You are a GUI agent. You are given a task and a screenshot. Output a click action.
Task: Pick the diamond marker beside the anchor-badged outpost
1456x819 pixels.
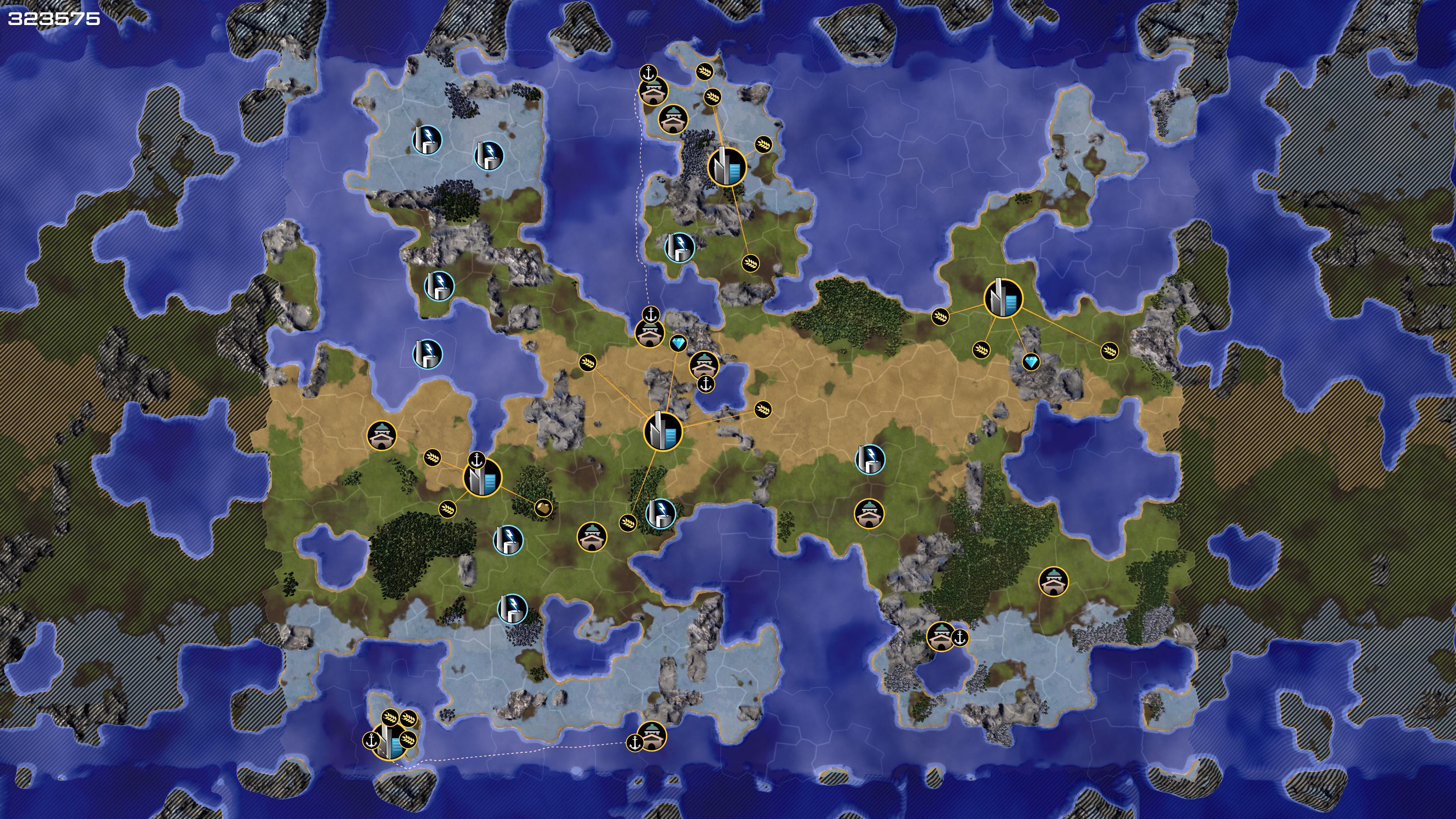pos(678,343)
